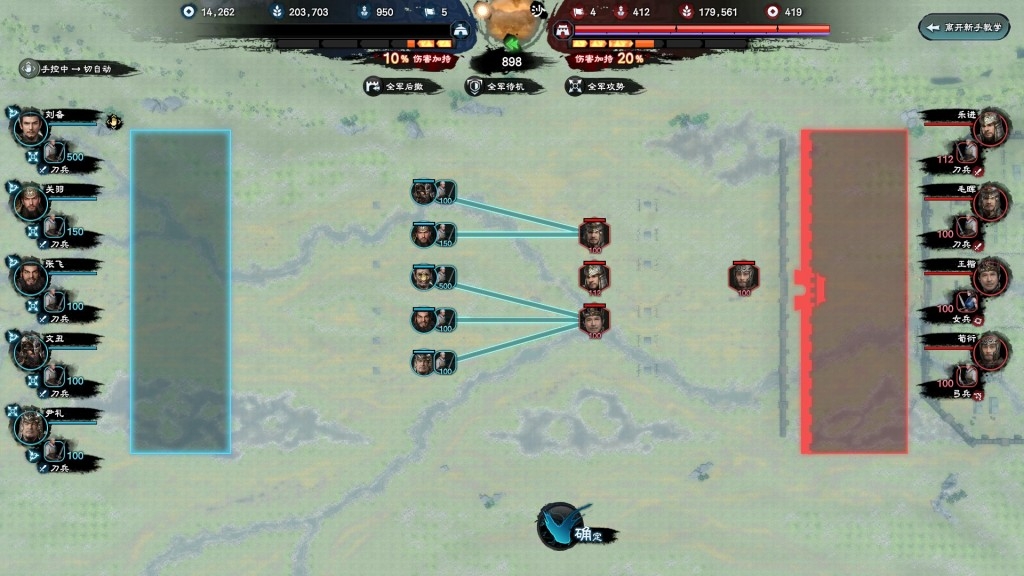Select general 文丑 portrait in roster
This screenshot has height=576, width=1024.
pos(31,352)
